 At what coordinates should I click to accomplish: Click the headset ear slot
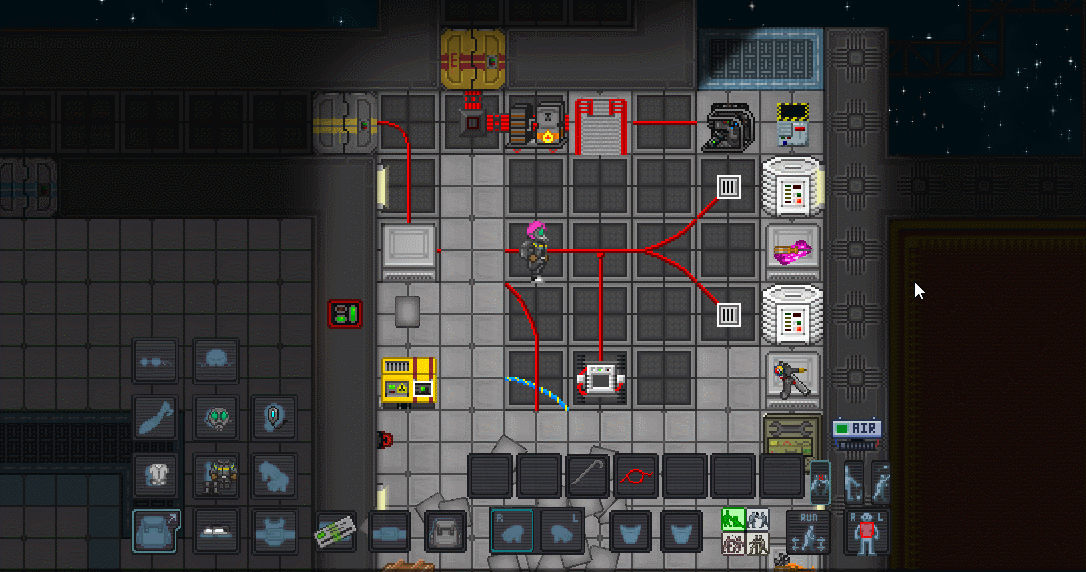coord(273,416)
